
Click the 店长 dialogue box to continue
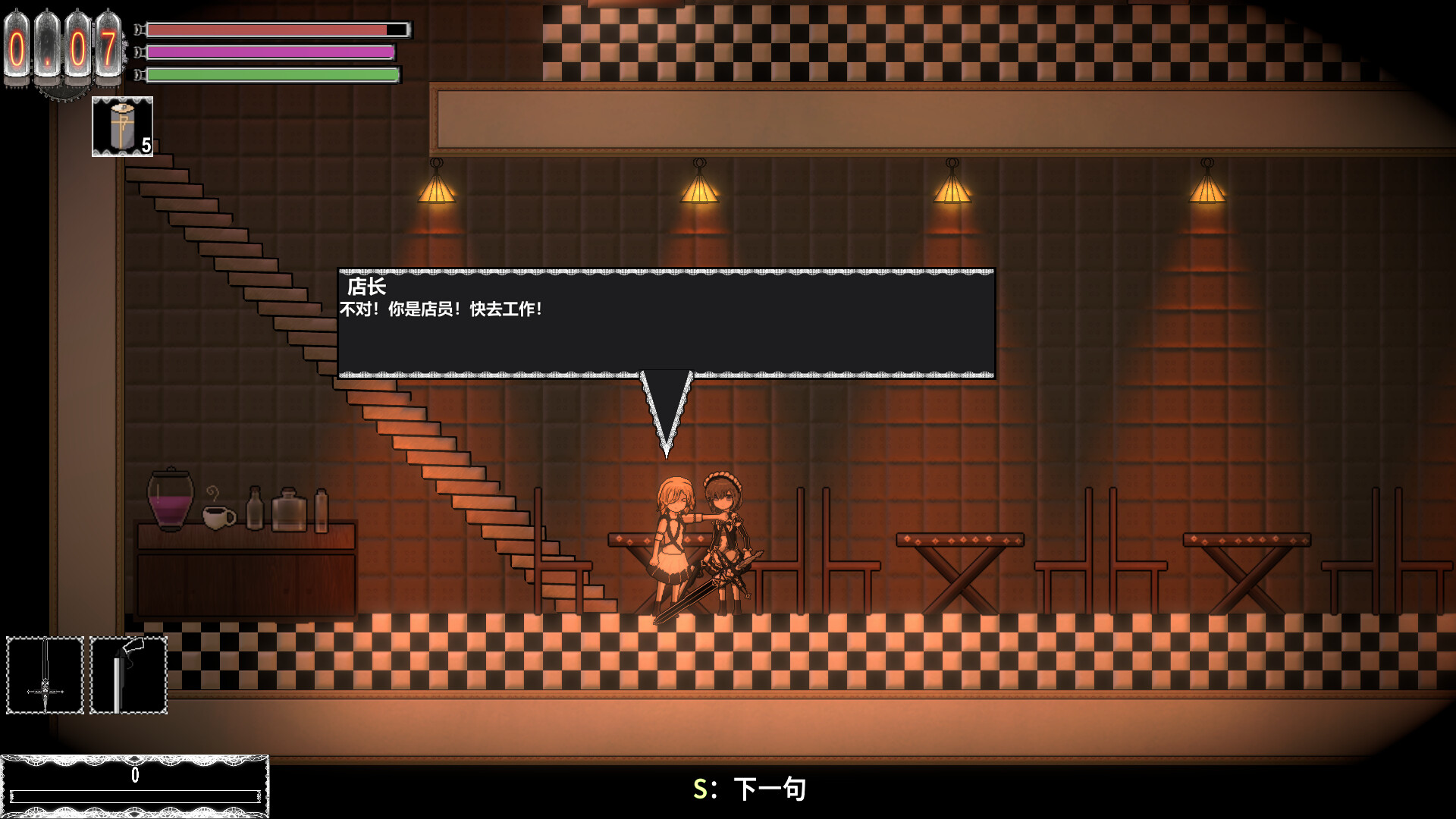pyautogui.click(x=666, y=323)
